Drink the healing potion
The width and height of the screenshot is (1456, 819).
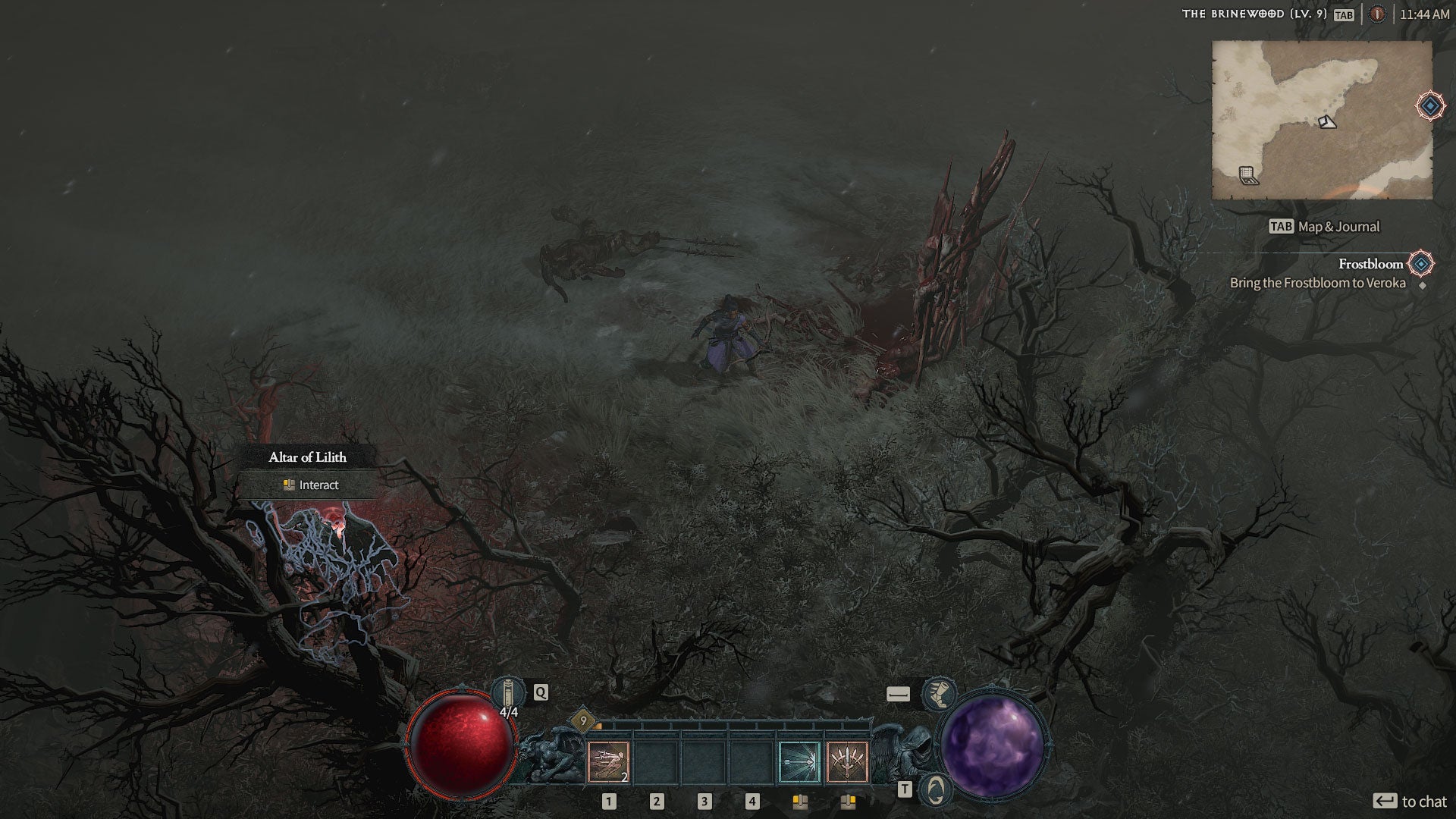[508, 693]
